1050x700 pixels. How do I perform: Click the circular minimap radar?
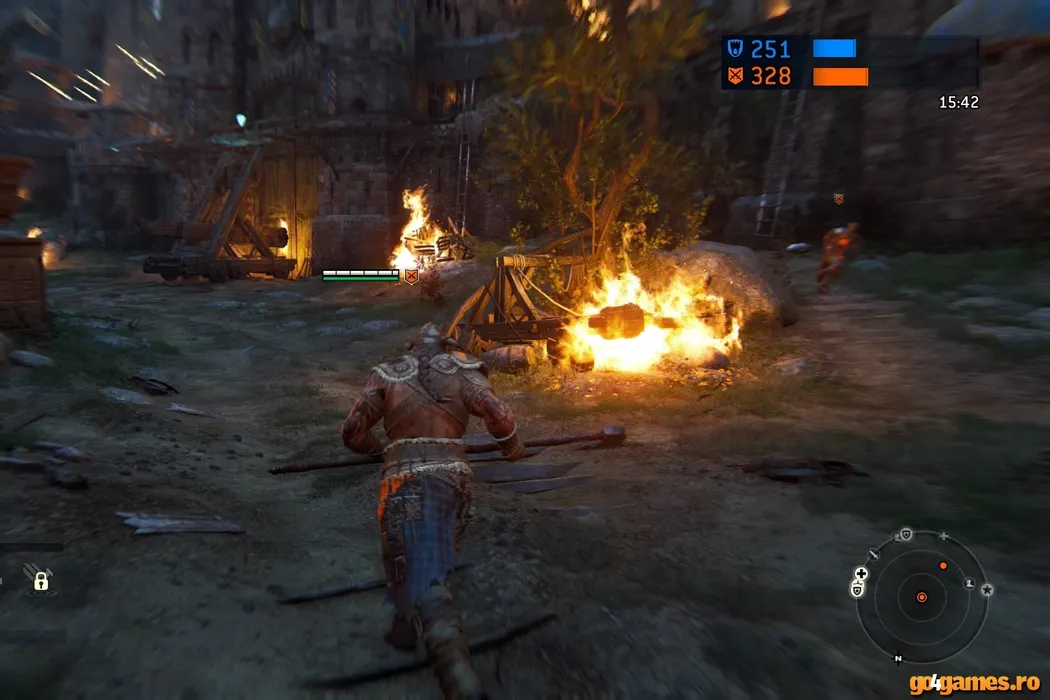tap(922, 597)
